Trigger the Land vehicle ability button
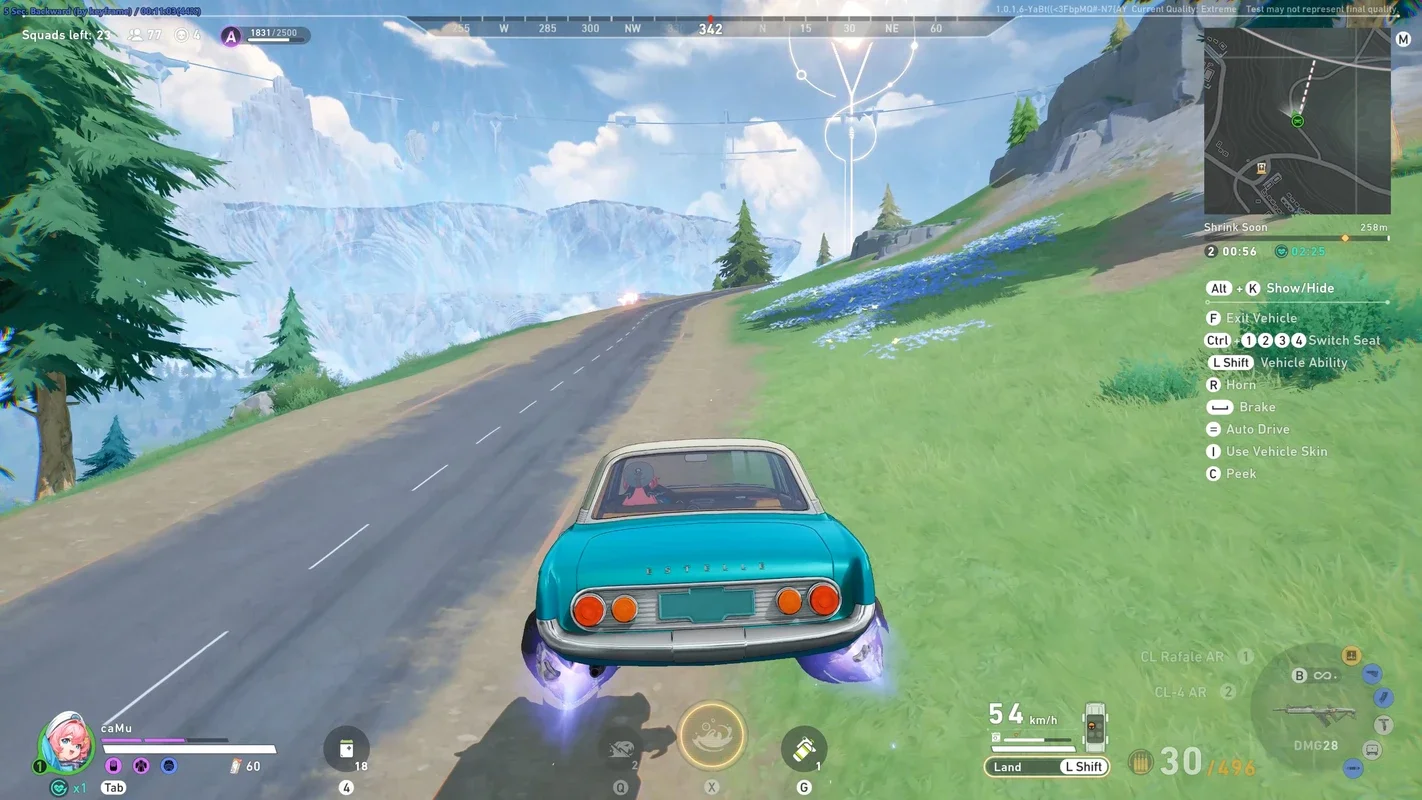Viewport: 1422px width, 800px height. (x=1008, y=767)
